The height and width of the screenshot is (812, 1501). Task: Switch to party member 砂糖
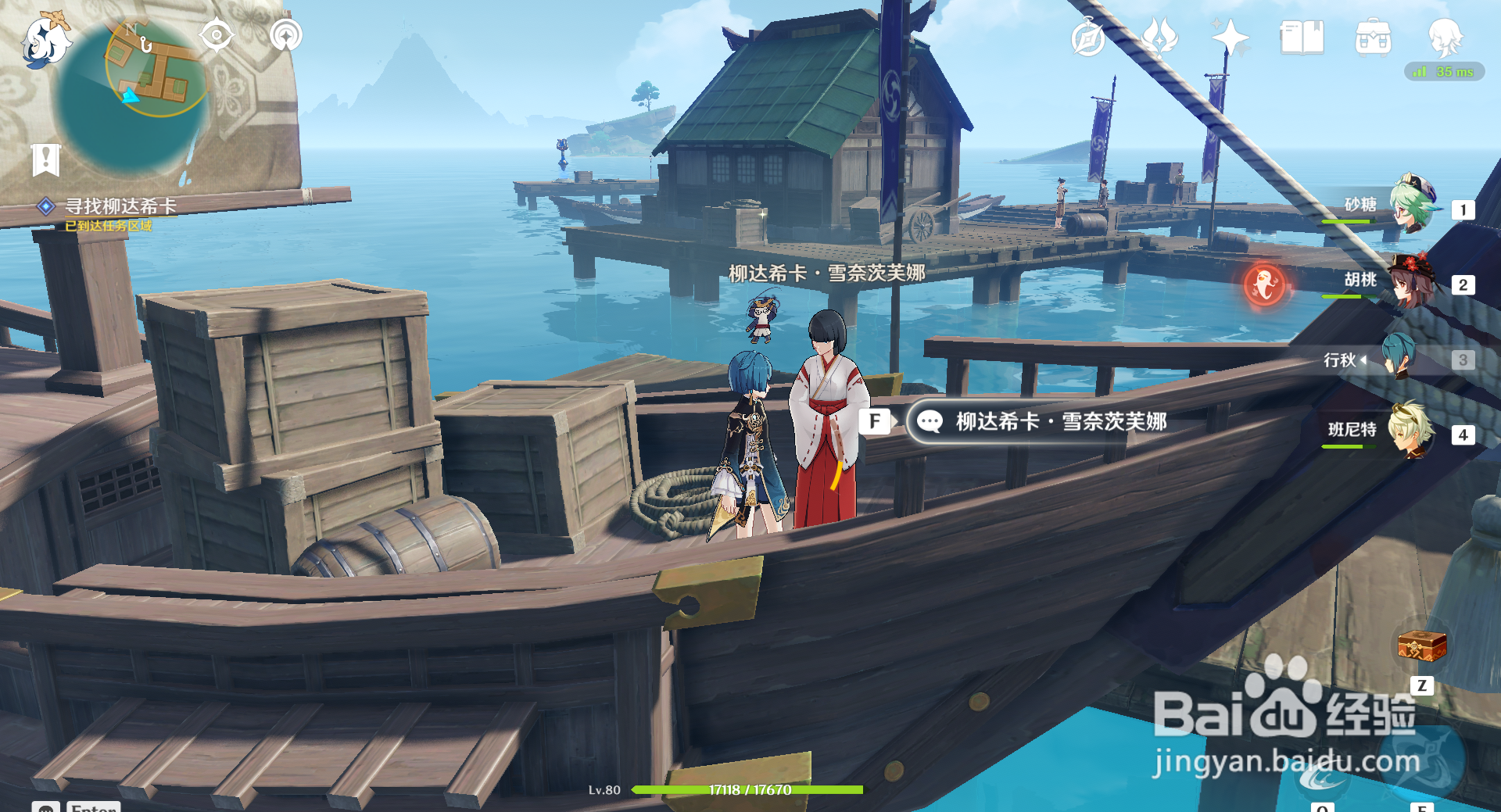[1411, 204]
